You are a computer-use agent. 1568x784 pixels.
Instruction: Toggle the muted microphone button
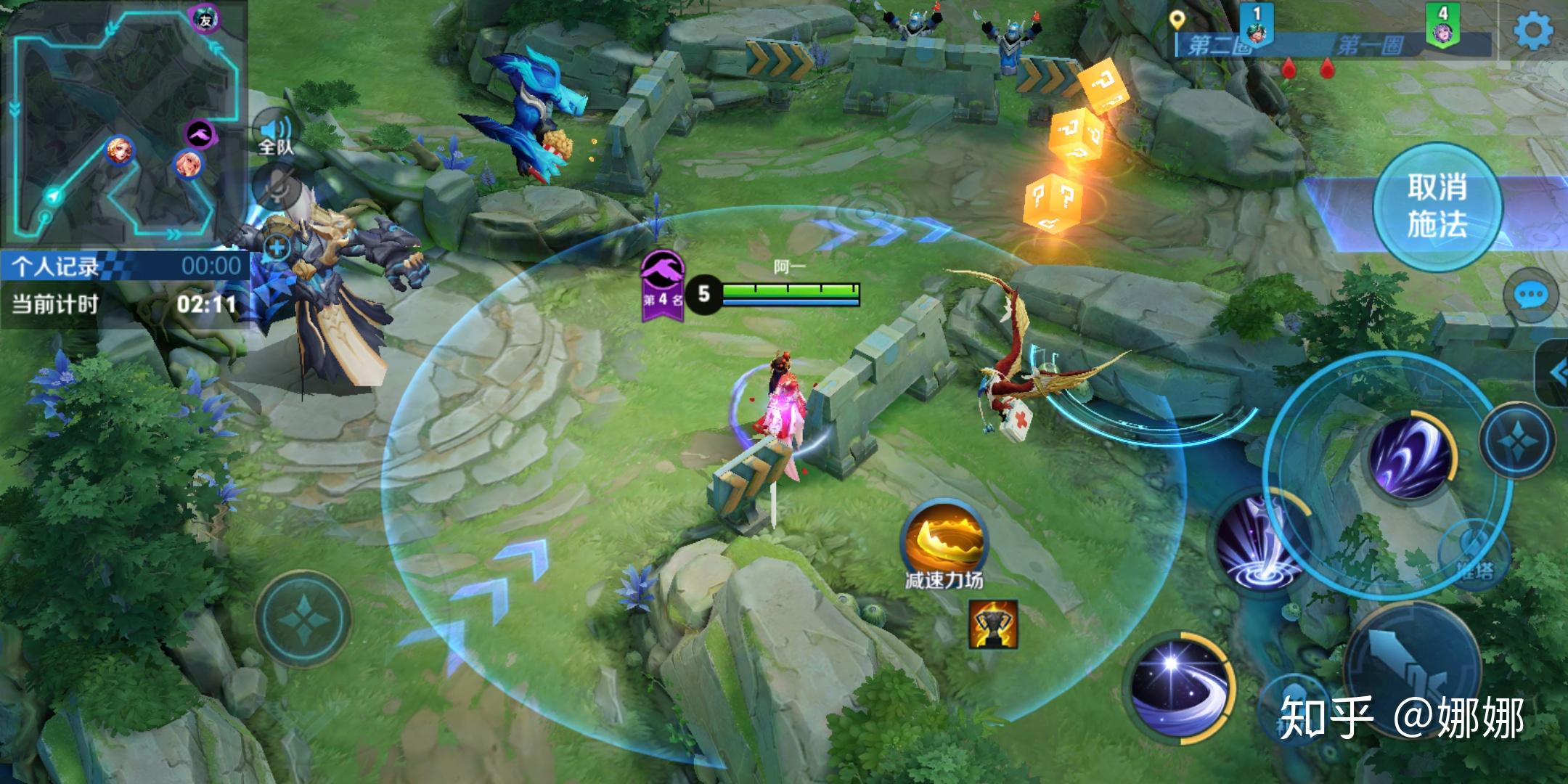(277, 190)
